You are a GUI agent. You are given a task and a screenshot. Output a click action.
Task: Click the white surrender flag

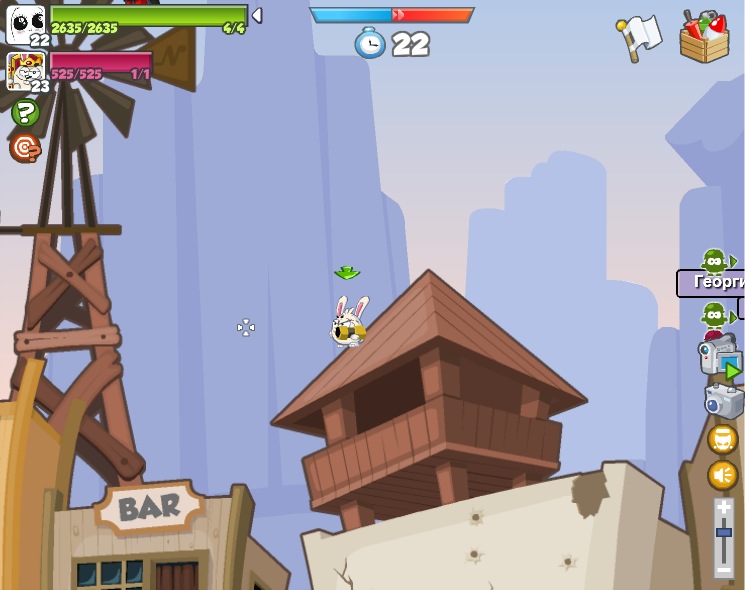(x=639, y=37)
